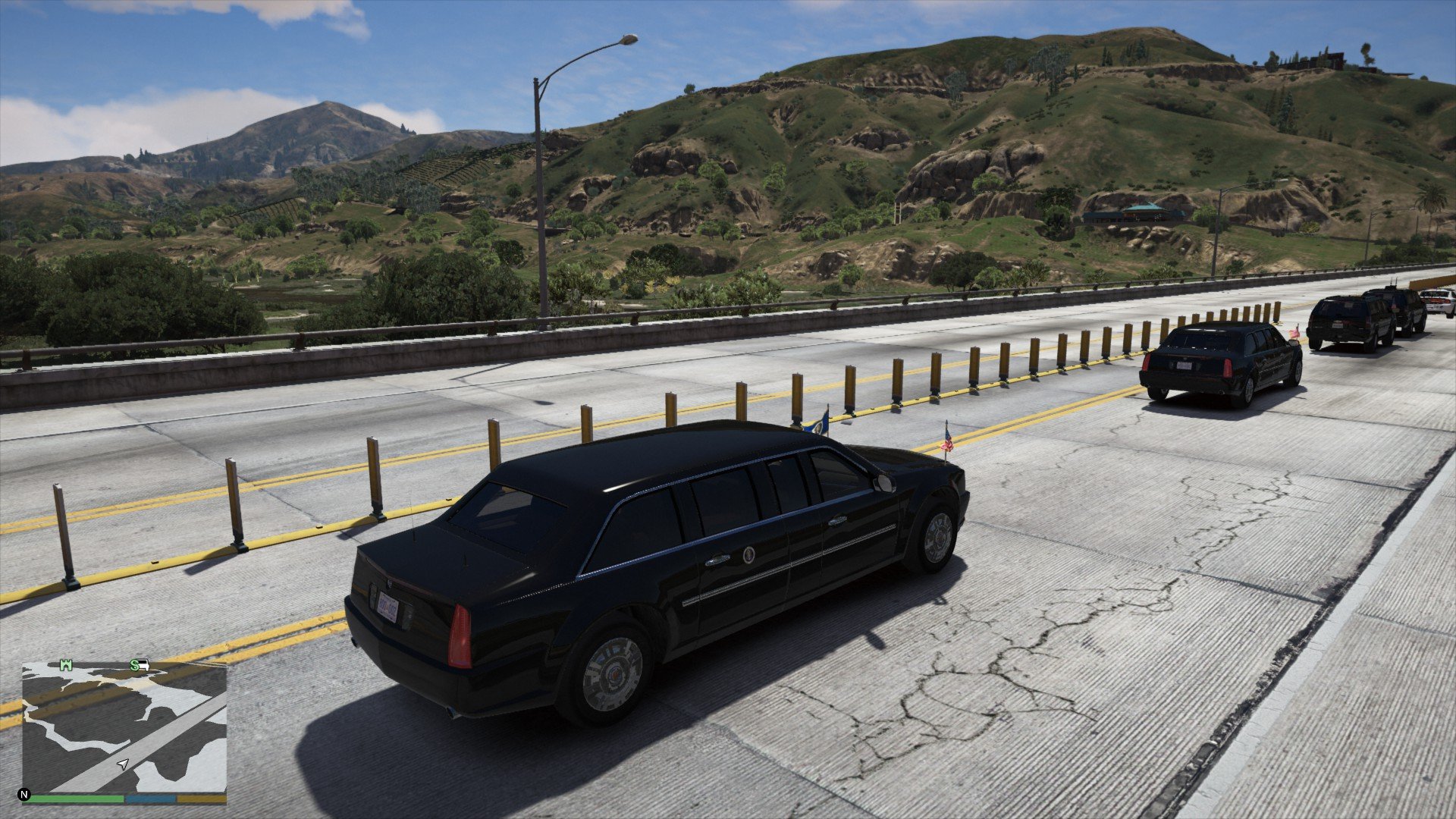1456x819 pixels.
Task: Click the white car blip on minimap
Action: 143,667
